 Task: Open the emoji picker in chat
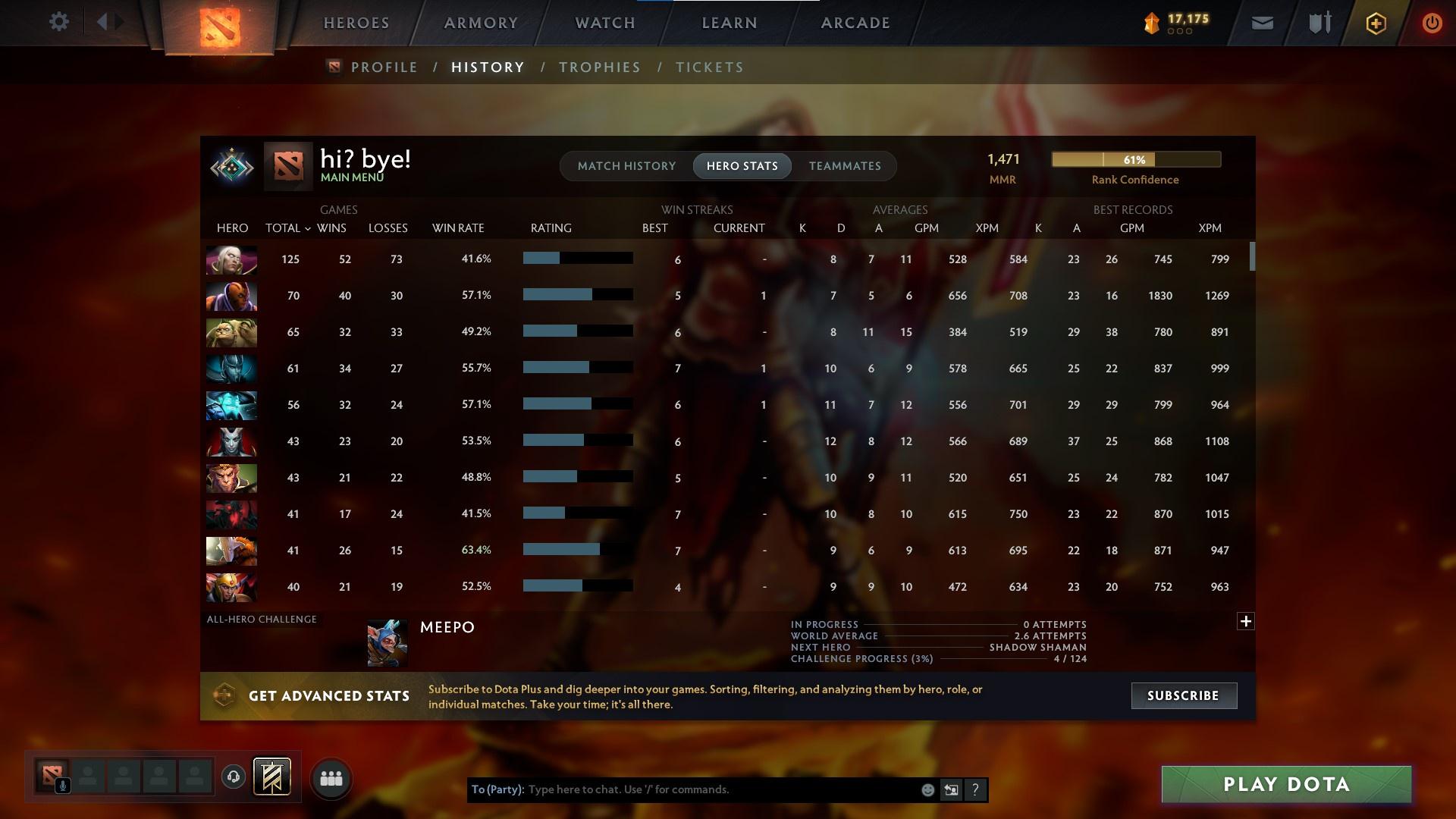tap(927, 789)
